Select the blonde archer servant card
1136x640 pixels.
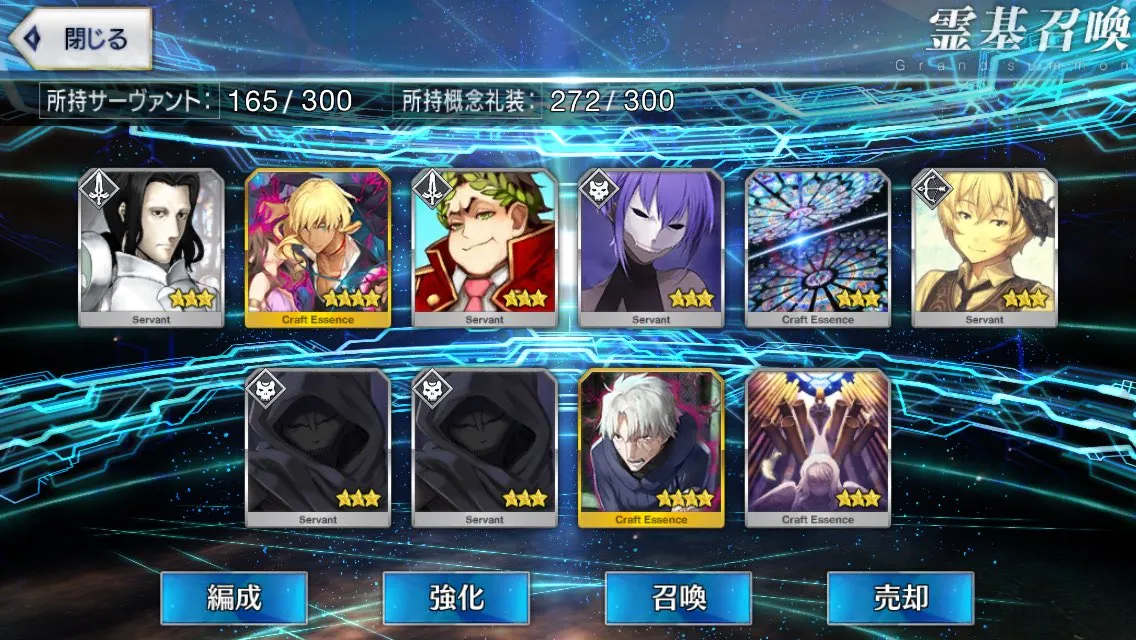[984, 247]
